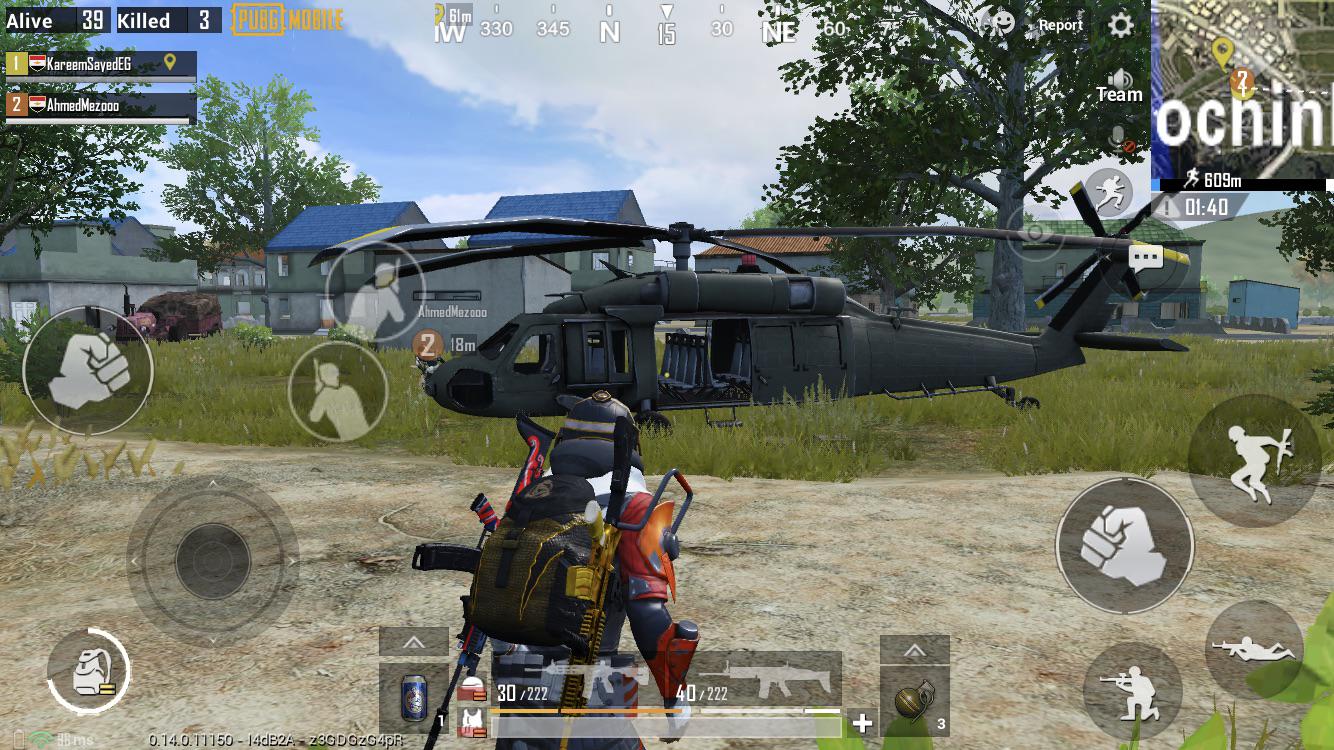Toggle the auto-sprint running man button
The height and width of the screenshot is (750, 1334).
[1108, 190]
